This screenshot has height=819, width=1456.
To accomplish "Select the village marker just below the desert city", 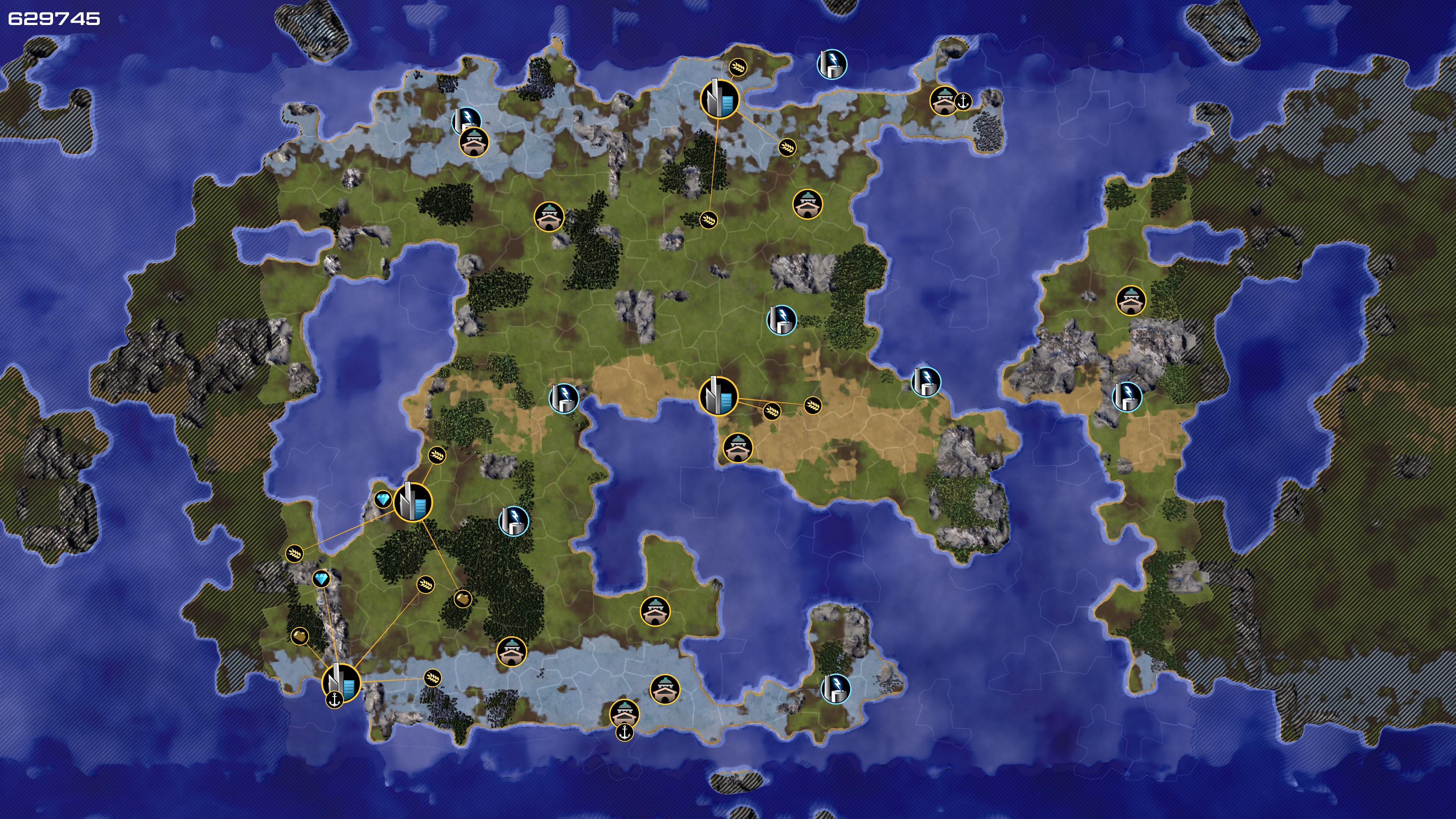I will point(737,448).
